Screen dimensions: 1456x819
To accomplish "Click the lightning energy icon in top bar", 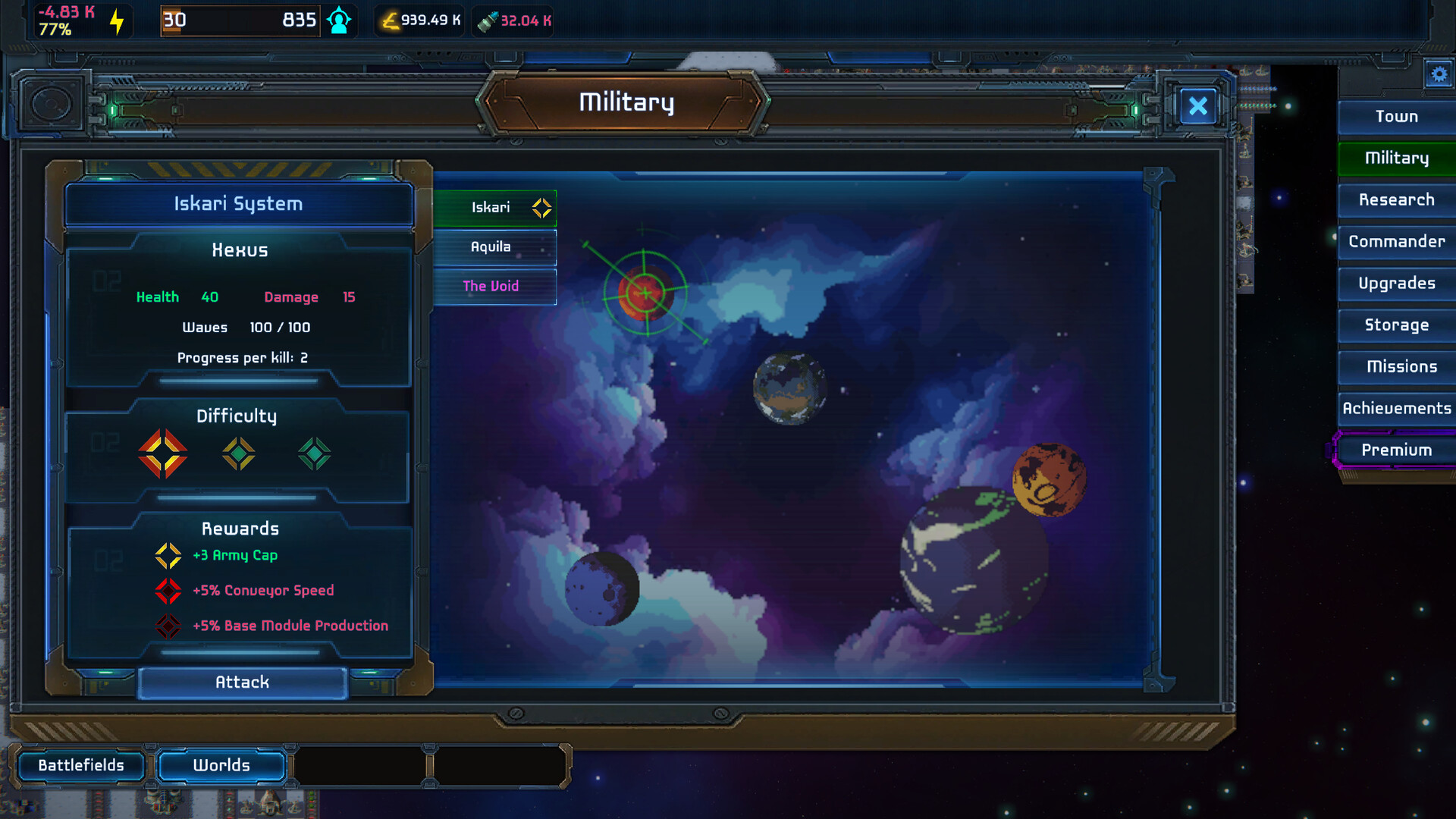I will click(115, 20).
